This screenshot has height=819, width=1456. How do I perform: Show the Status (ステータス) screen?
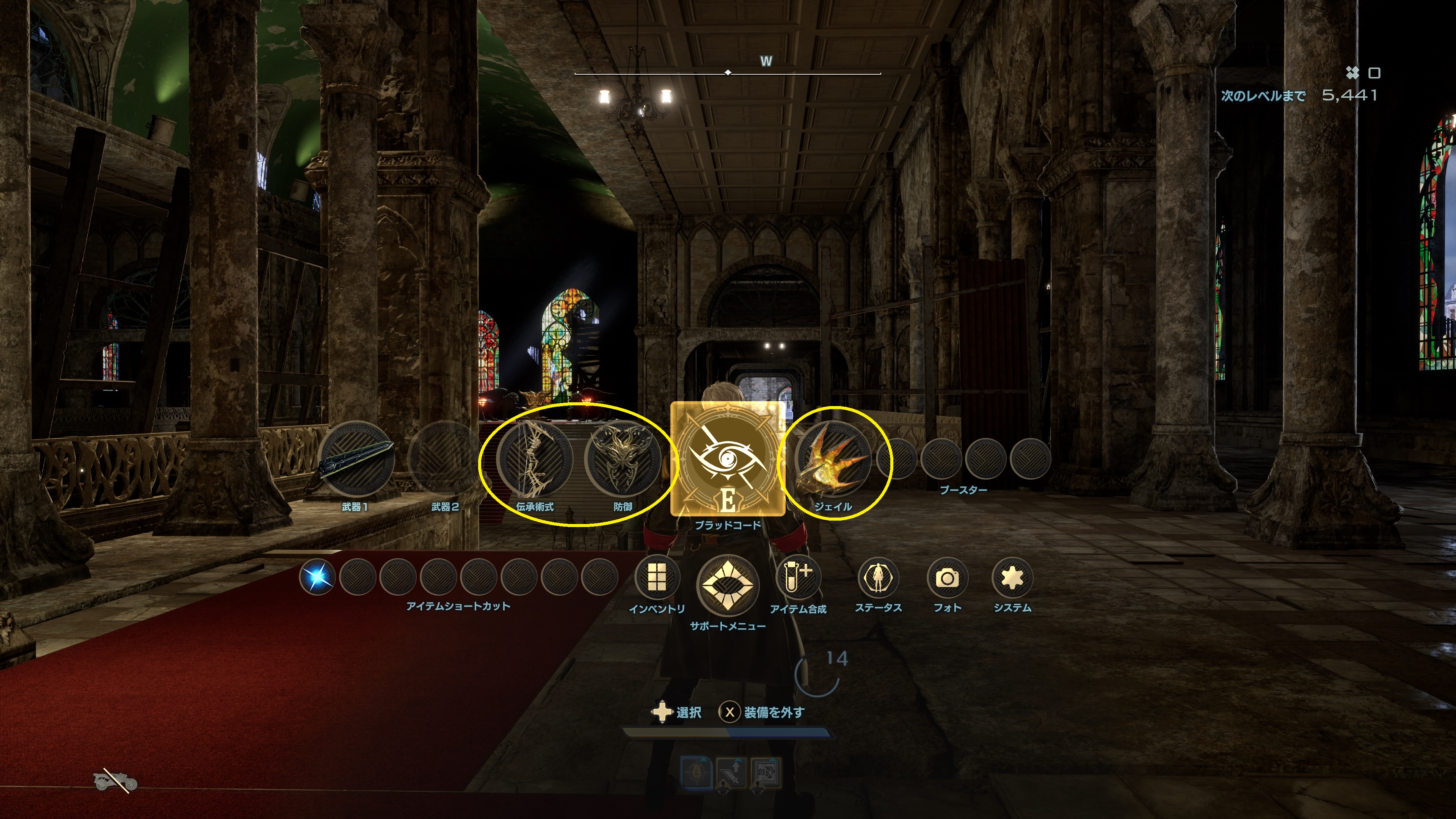pos(878,577)
